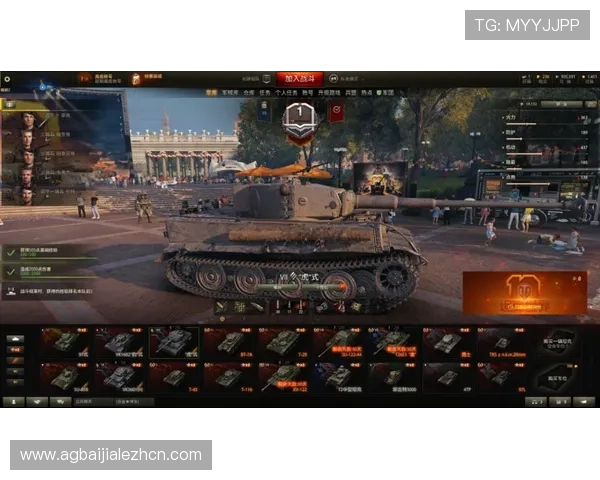
Task: Open the blue reward flag icon
Action: (262, 112)
